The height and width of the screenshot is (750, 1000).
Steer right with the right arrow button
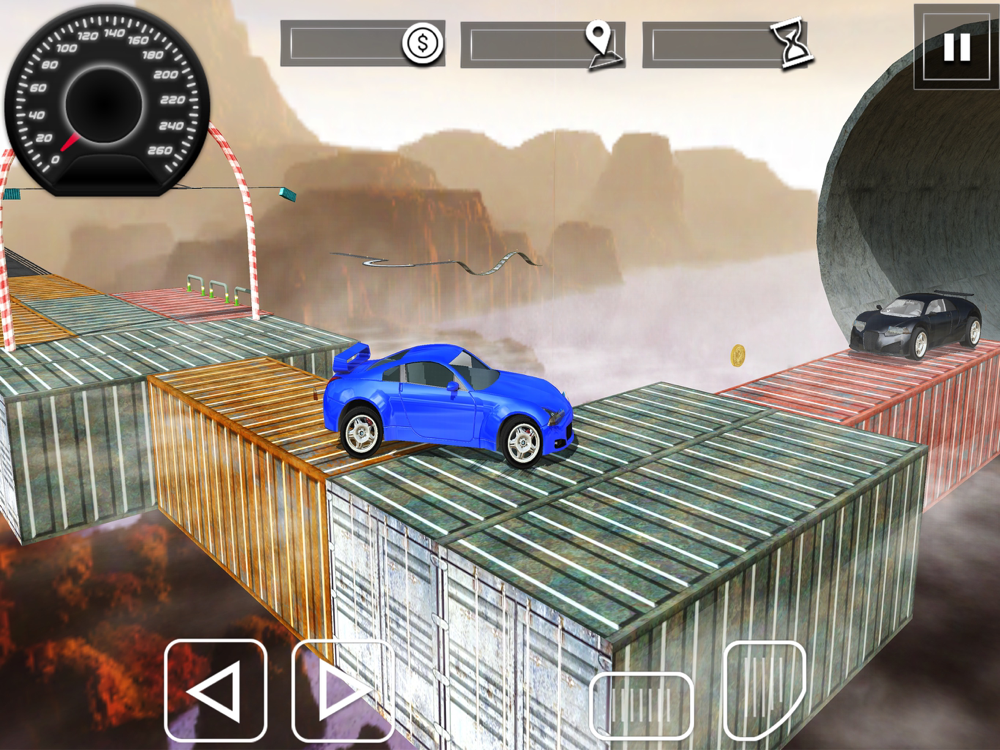(x=342, y=690)
